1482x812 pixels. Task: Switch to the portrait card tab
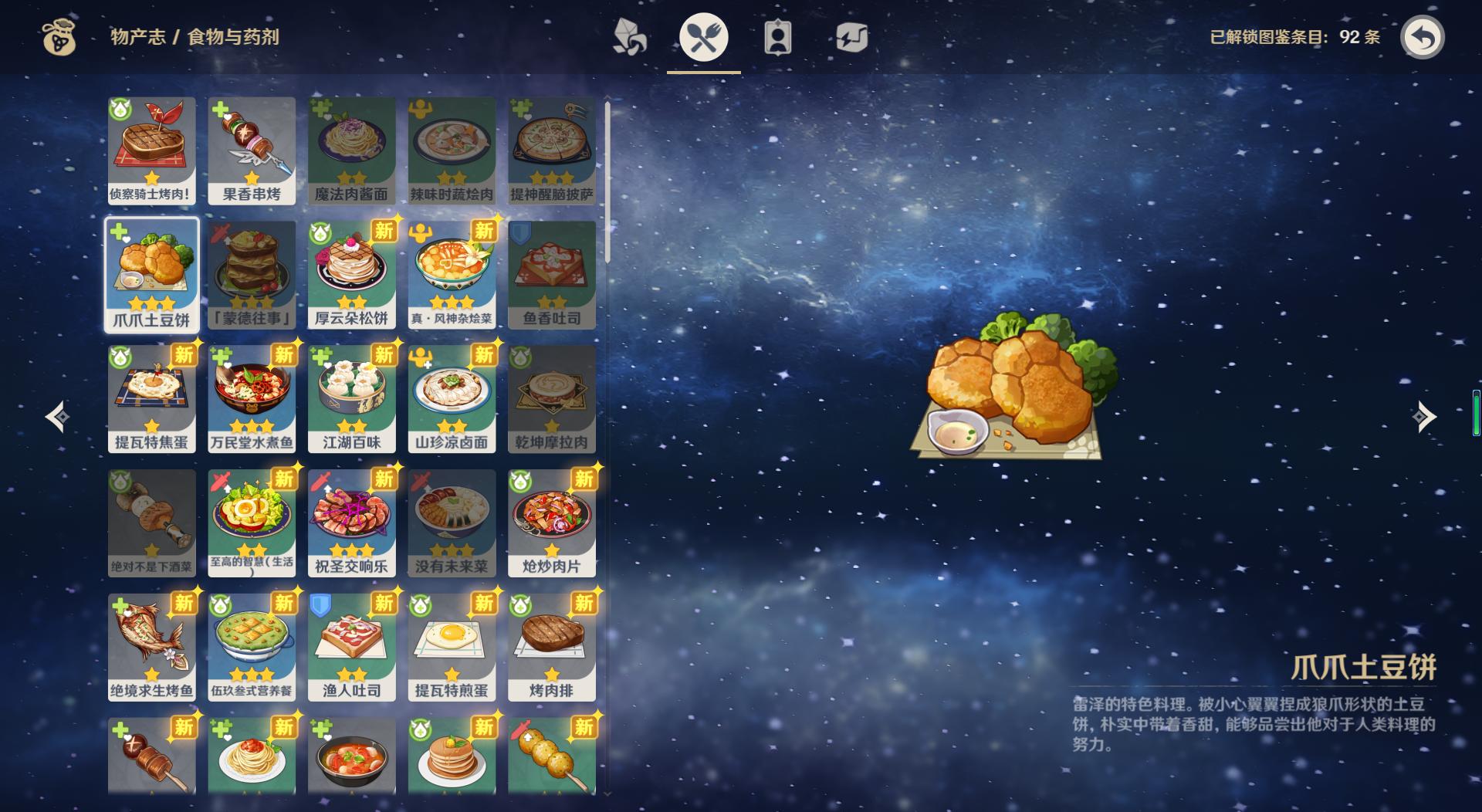coord(777,37)
